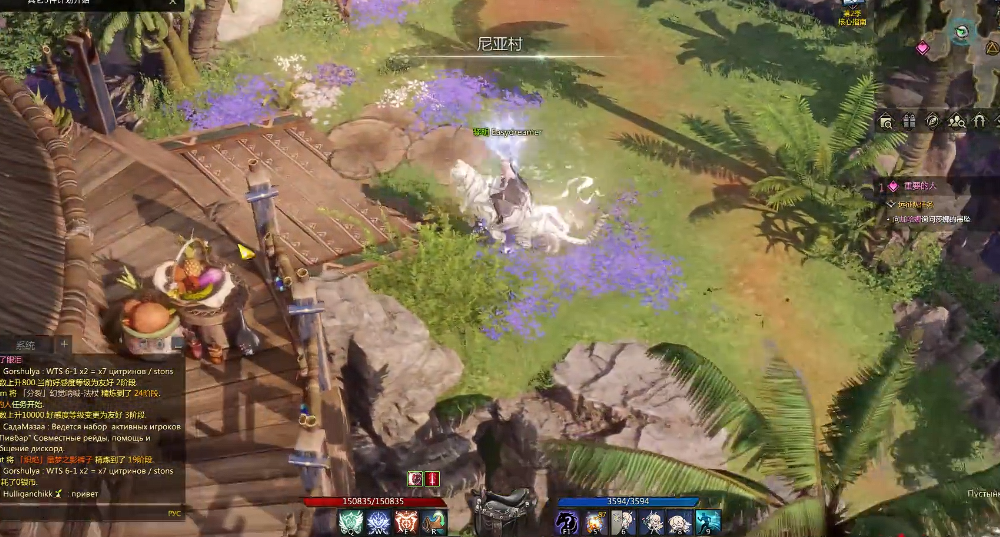This screenshot has width=1000, height=537.
Task: Open the 系统 chat tab
Action: point(25,345)
